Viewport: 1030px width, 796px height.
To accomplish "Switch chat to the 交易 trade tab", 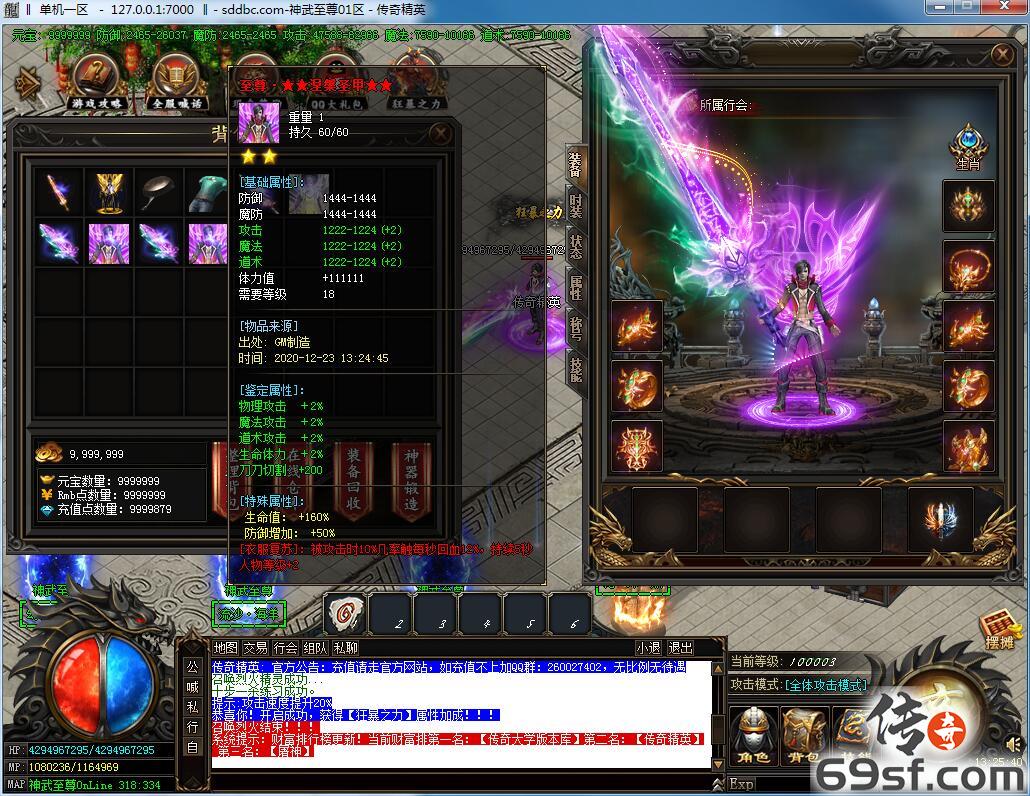I will pyautogui.click(x=255, y=648).
